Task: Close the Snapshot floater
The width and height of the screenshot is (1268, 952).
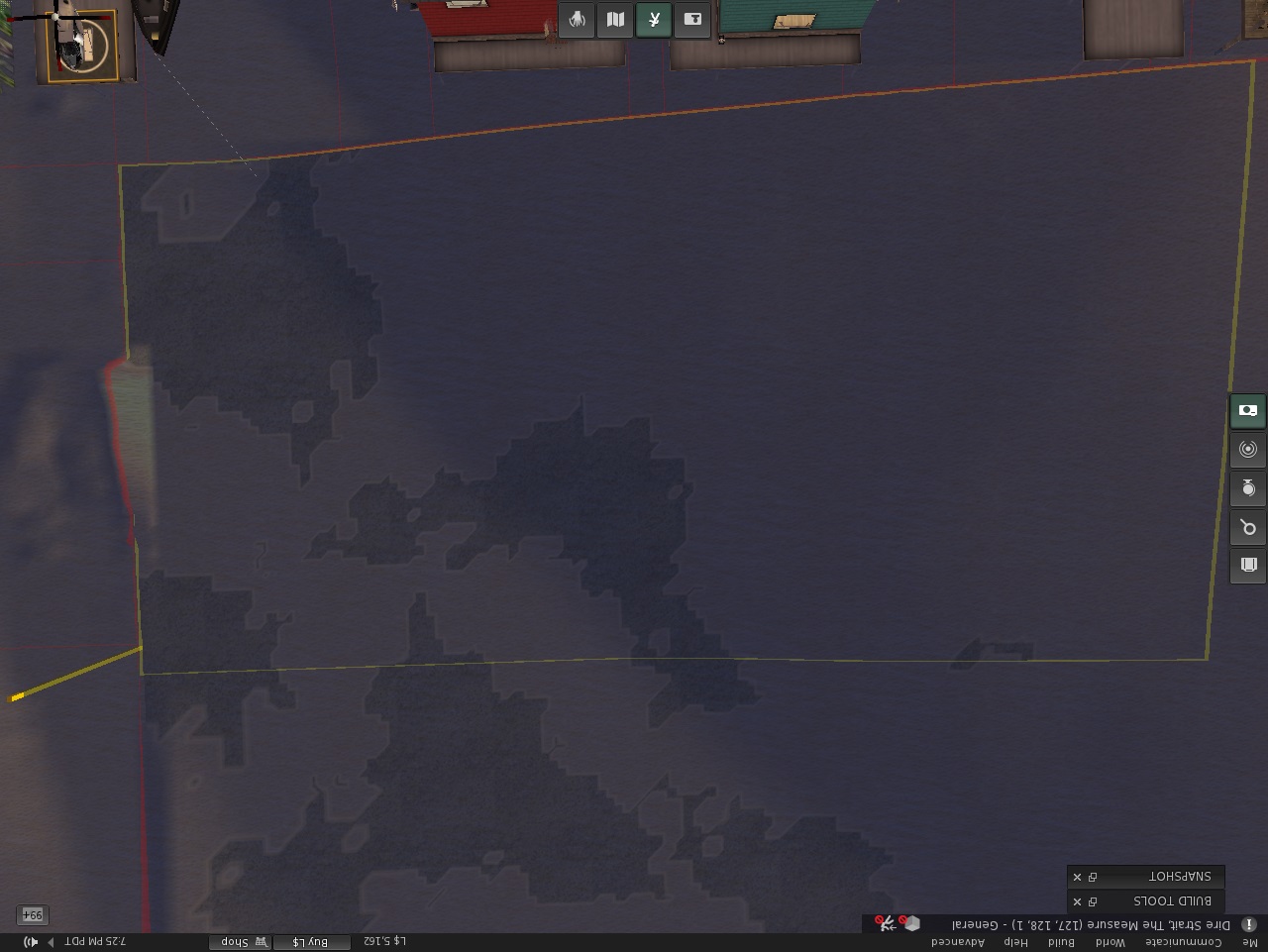Action: point(1077,877)
